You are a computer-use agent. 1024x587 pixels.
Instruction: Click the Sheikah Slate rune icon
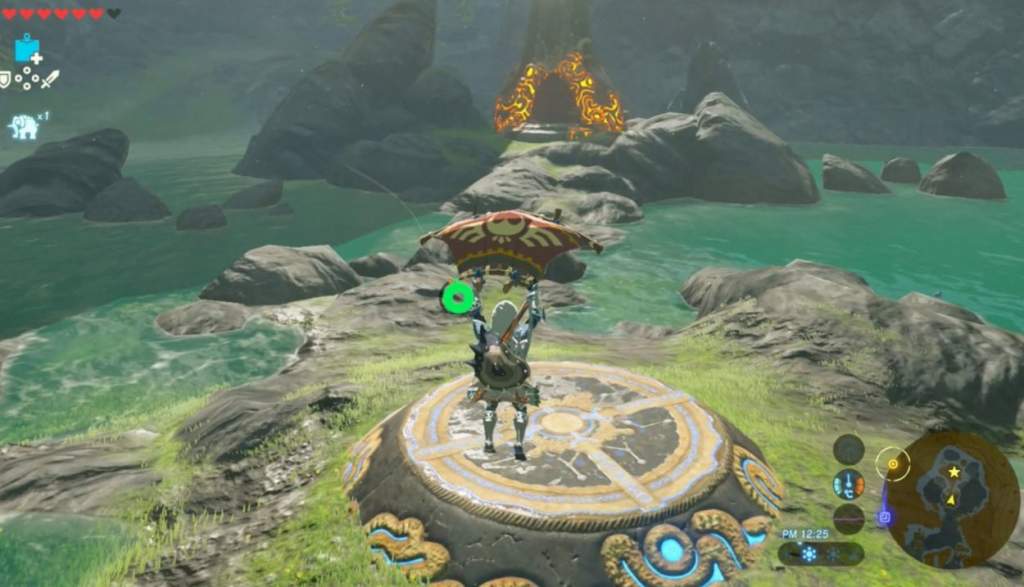coord(27,49)
